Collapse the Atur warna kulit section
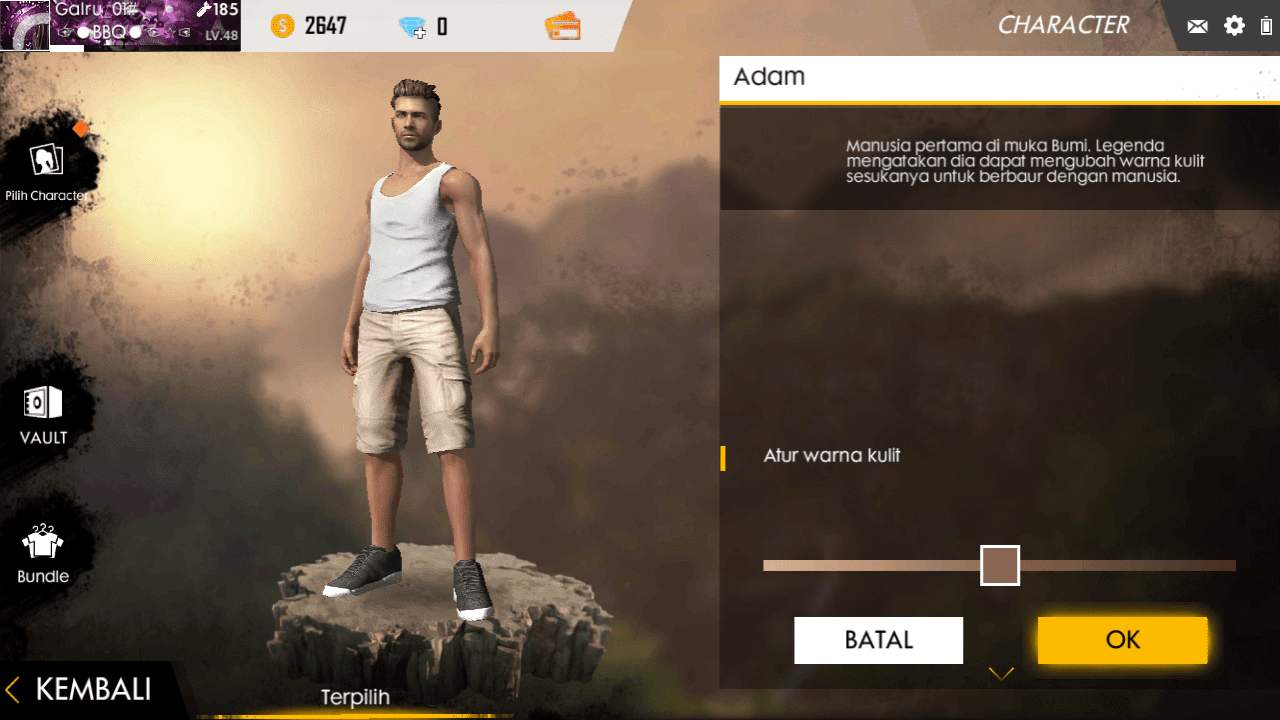 click(832, 455)
